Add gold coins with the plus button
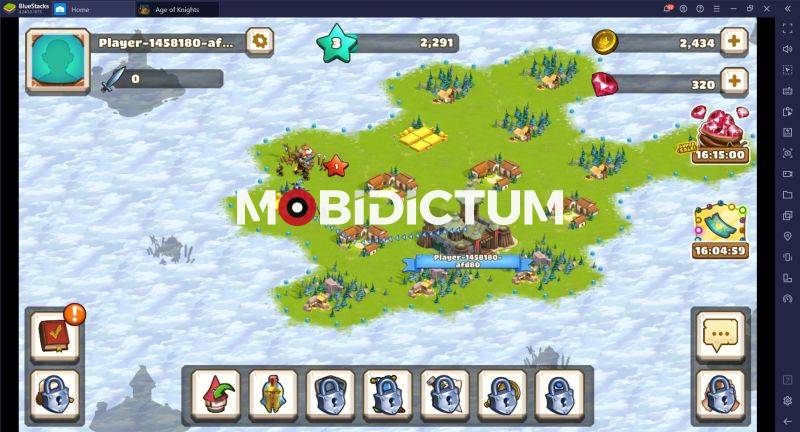This screenshot has width=800, height=432. (734, 42)
